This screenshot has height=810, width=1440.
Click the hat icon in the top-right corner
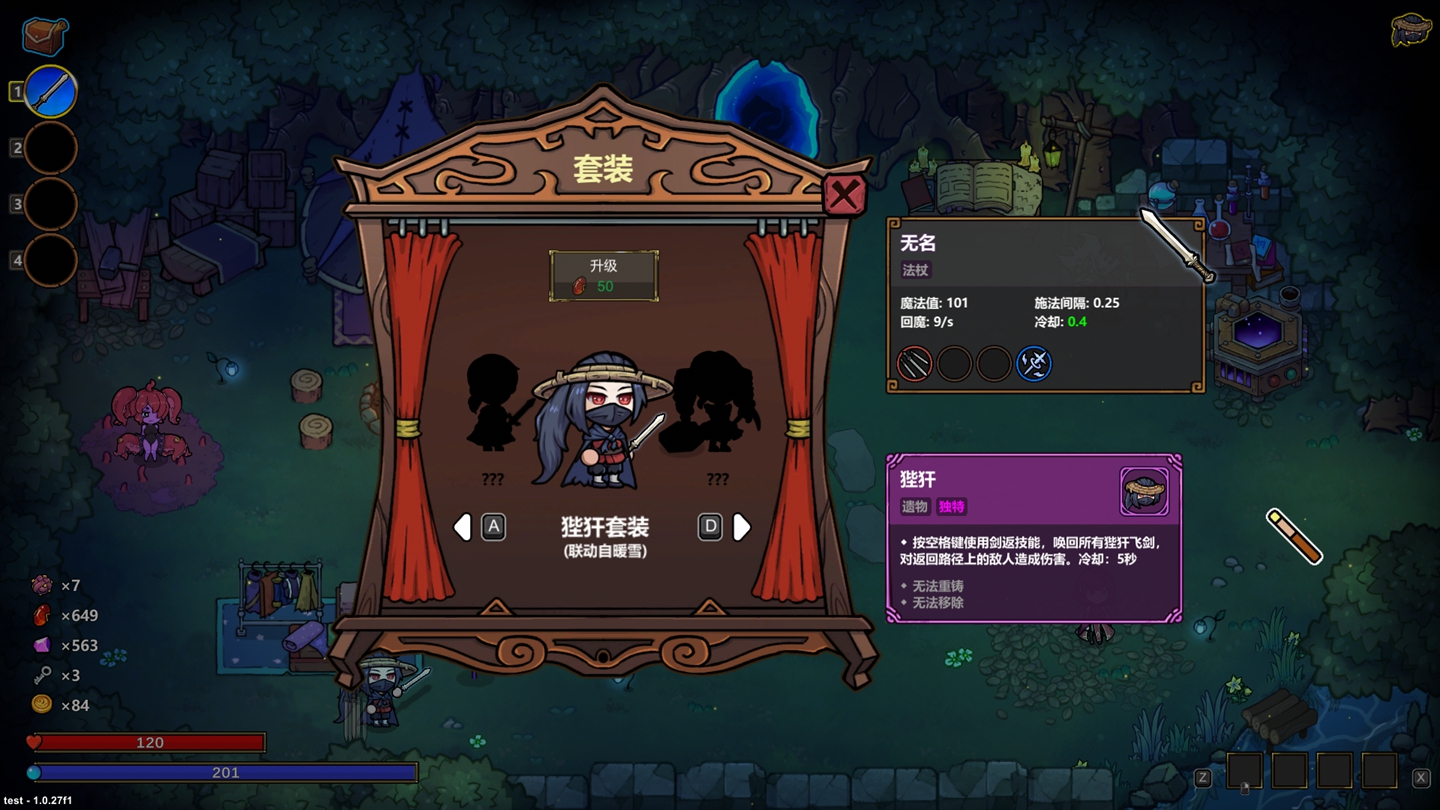tap(1409, 31)
